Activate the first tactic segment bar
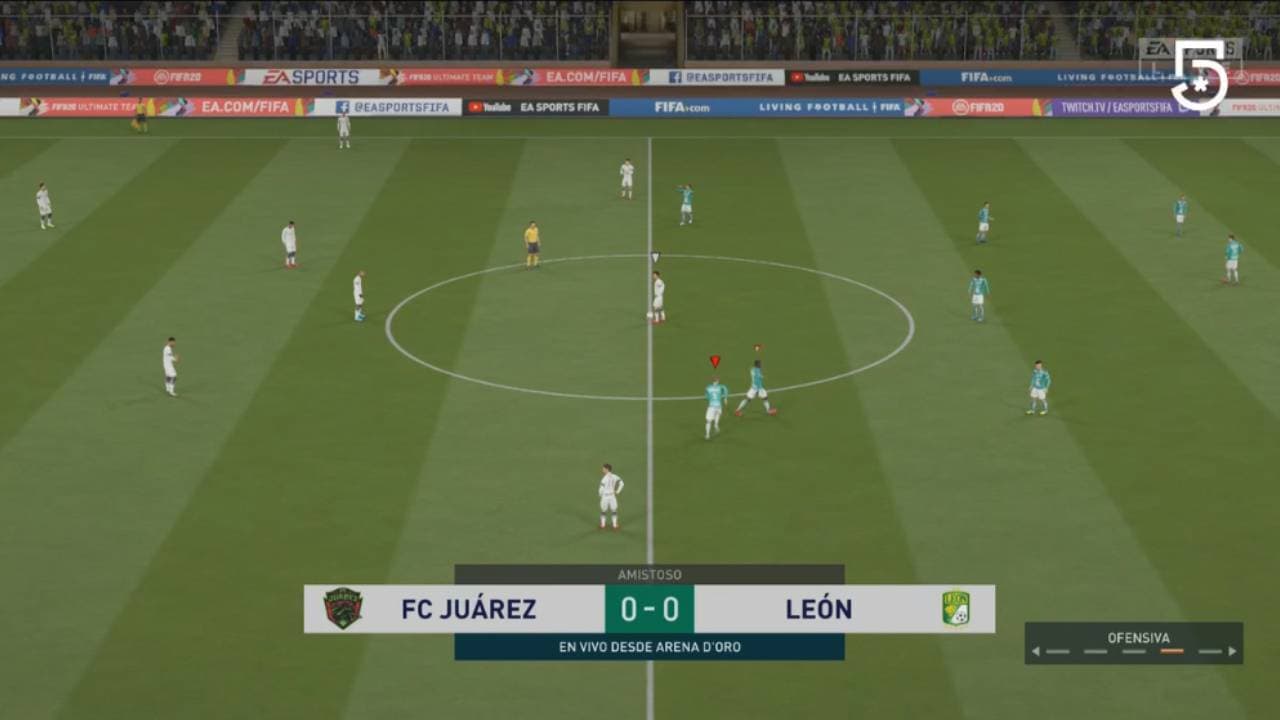This screenshot has width=1280, height=720. (1056, 650)
